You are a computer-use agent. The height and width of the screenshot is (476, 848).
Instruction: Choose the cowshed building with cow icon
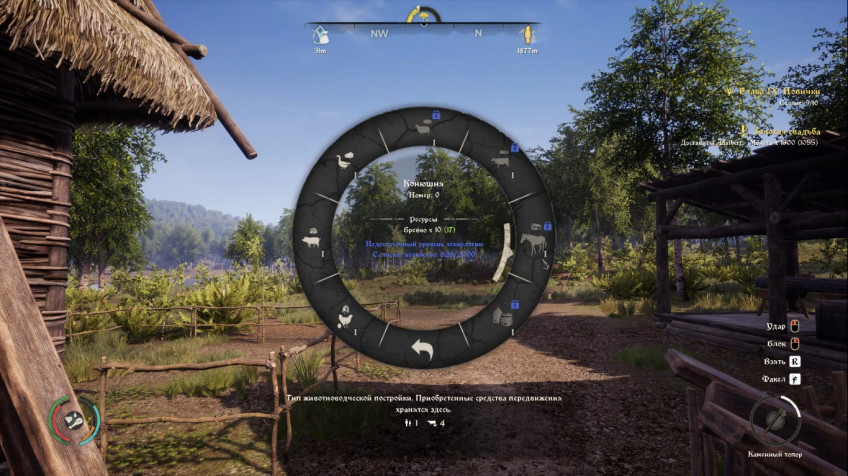500,160
